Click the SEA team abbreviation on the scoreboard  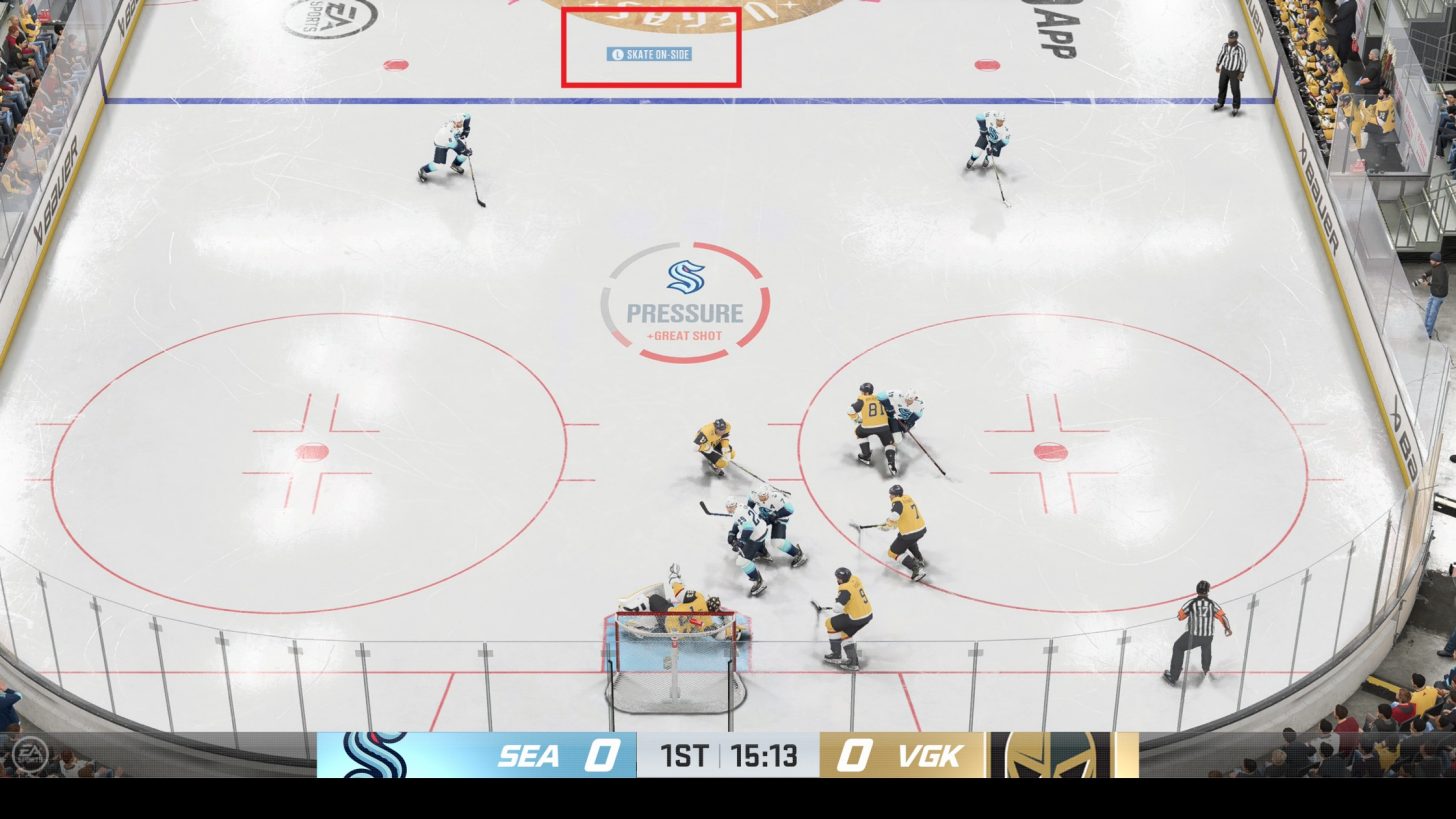coord(530,757)
